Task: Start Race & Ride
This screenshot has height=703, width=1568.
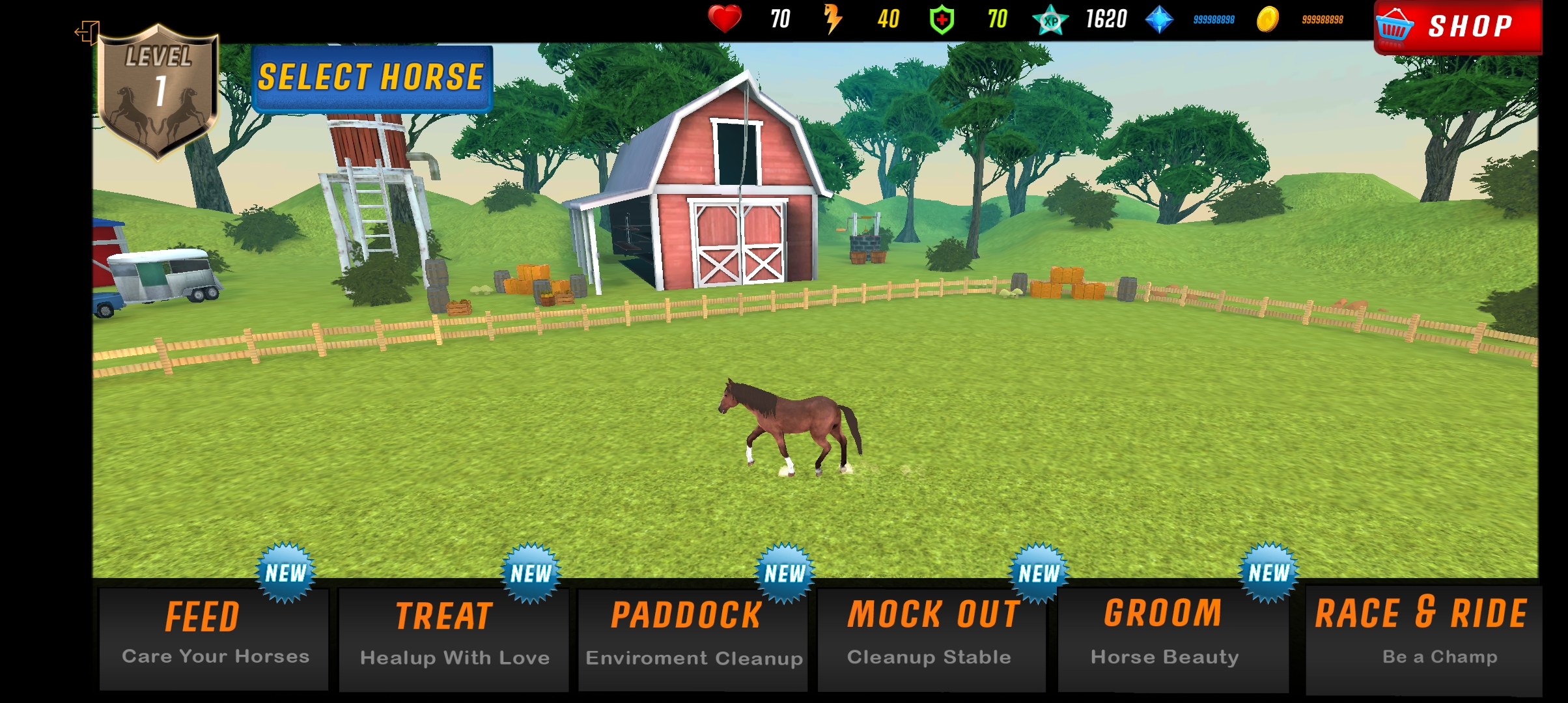Action: [1423, 638]
